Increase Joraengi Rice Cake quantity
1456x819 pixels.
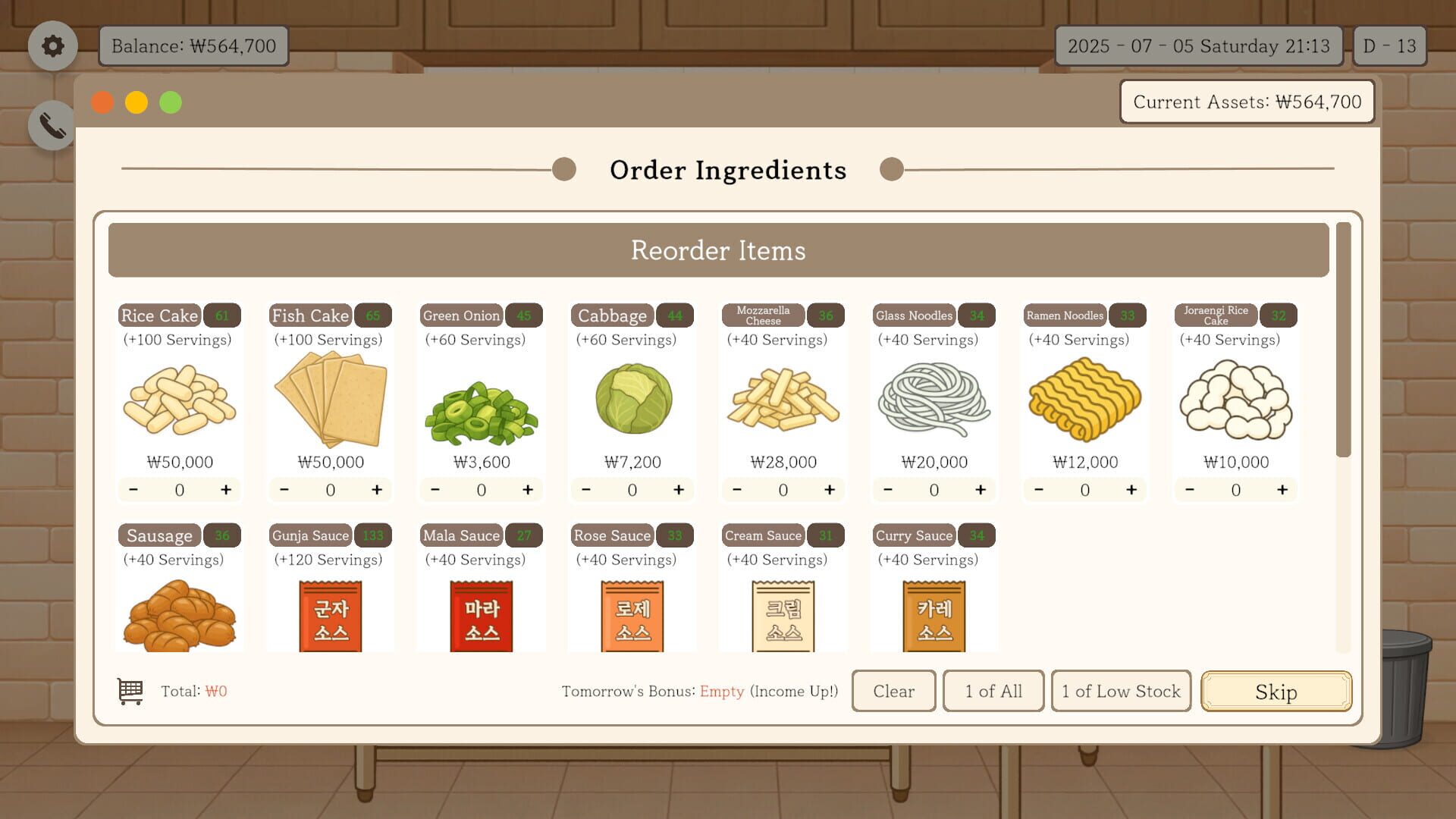(x=1282, y=490)
